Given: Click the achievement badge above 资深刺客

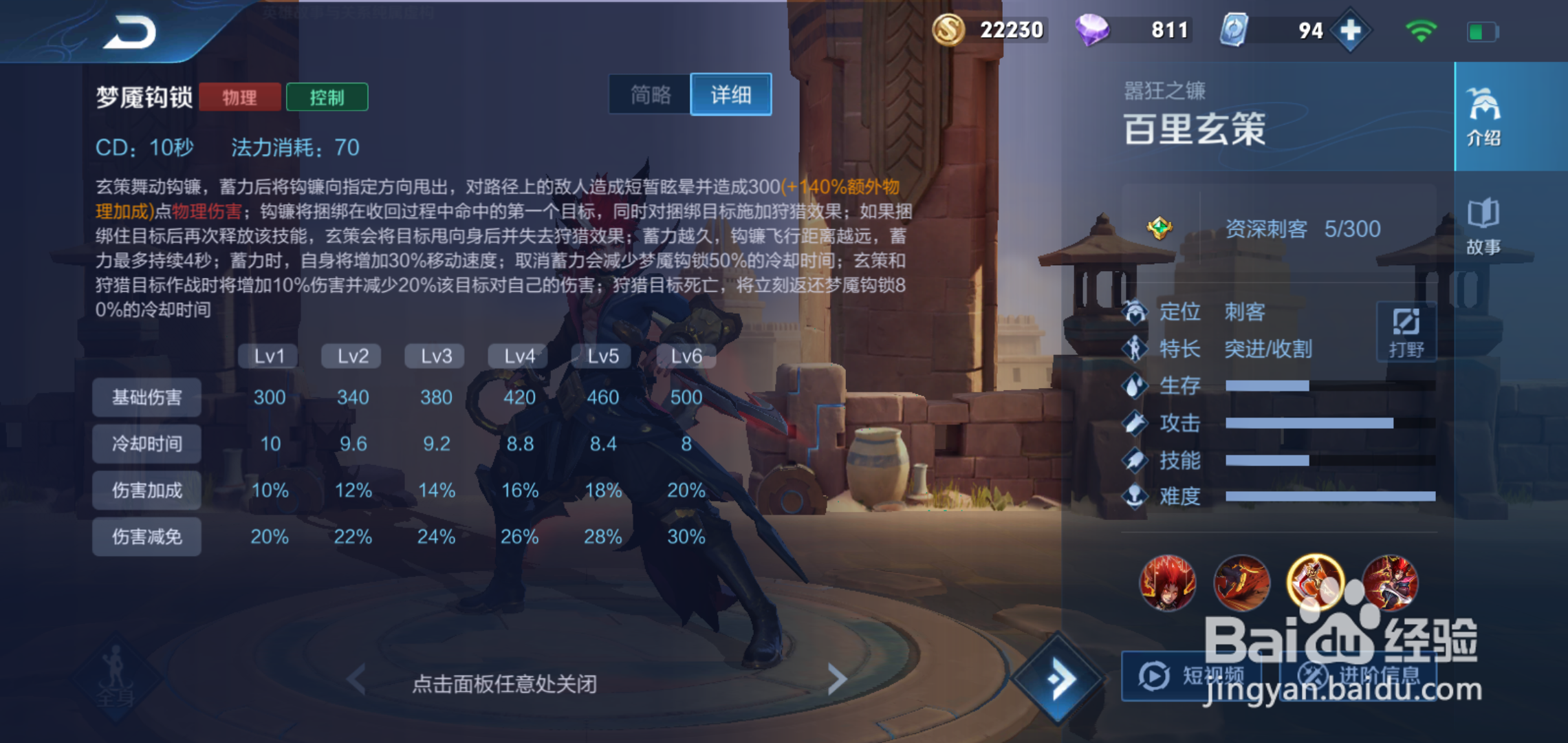Looking at the screenshot, I should (x=1160, y=227).
